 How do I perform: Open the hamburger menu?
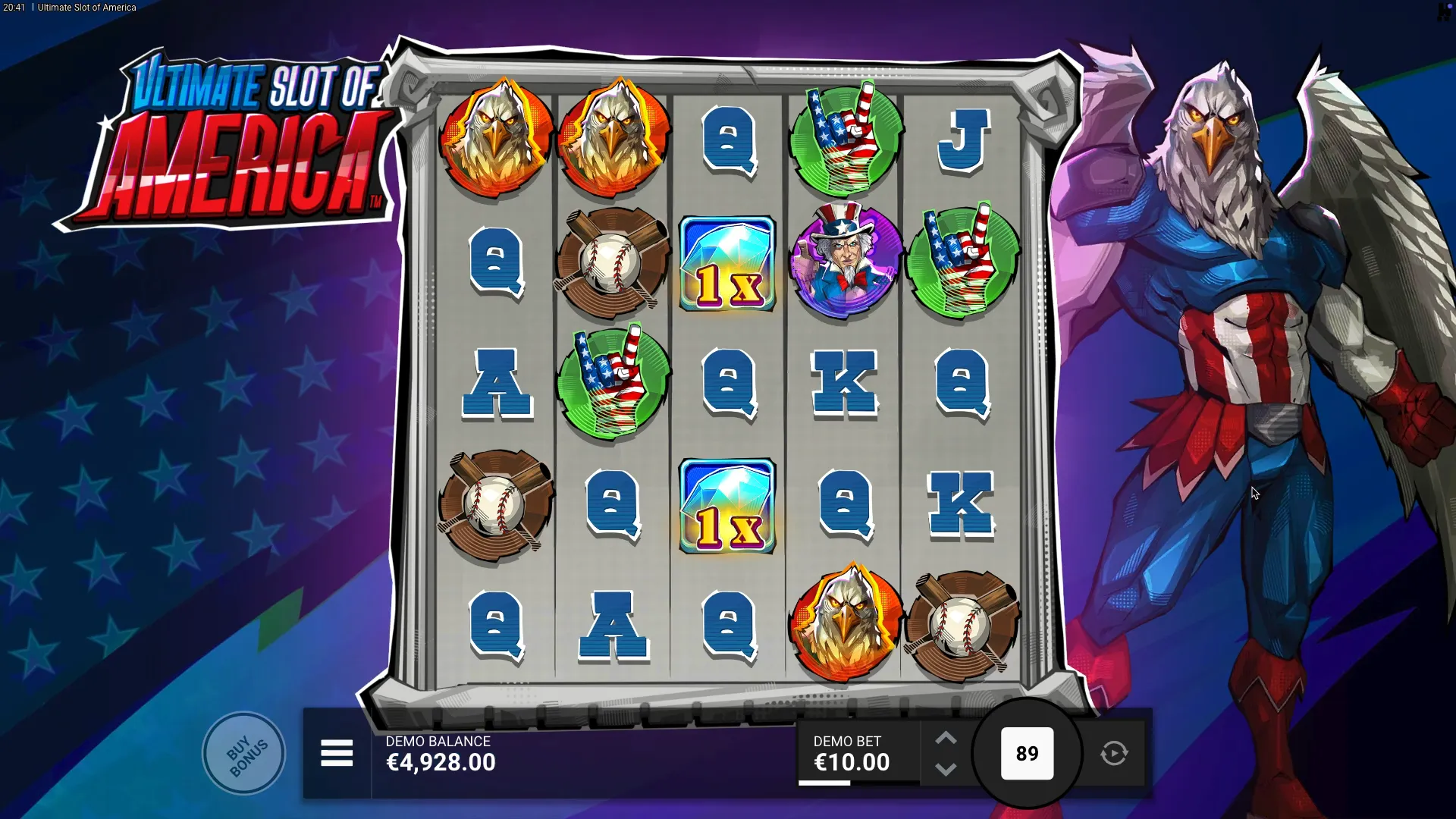(x=337, y=753)
